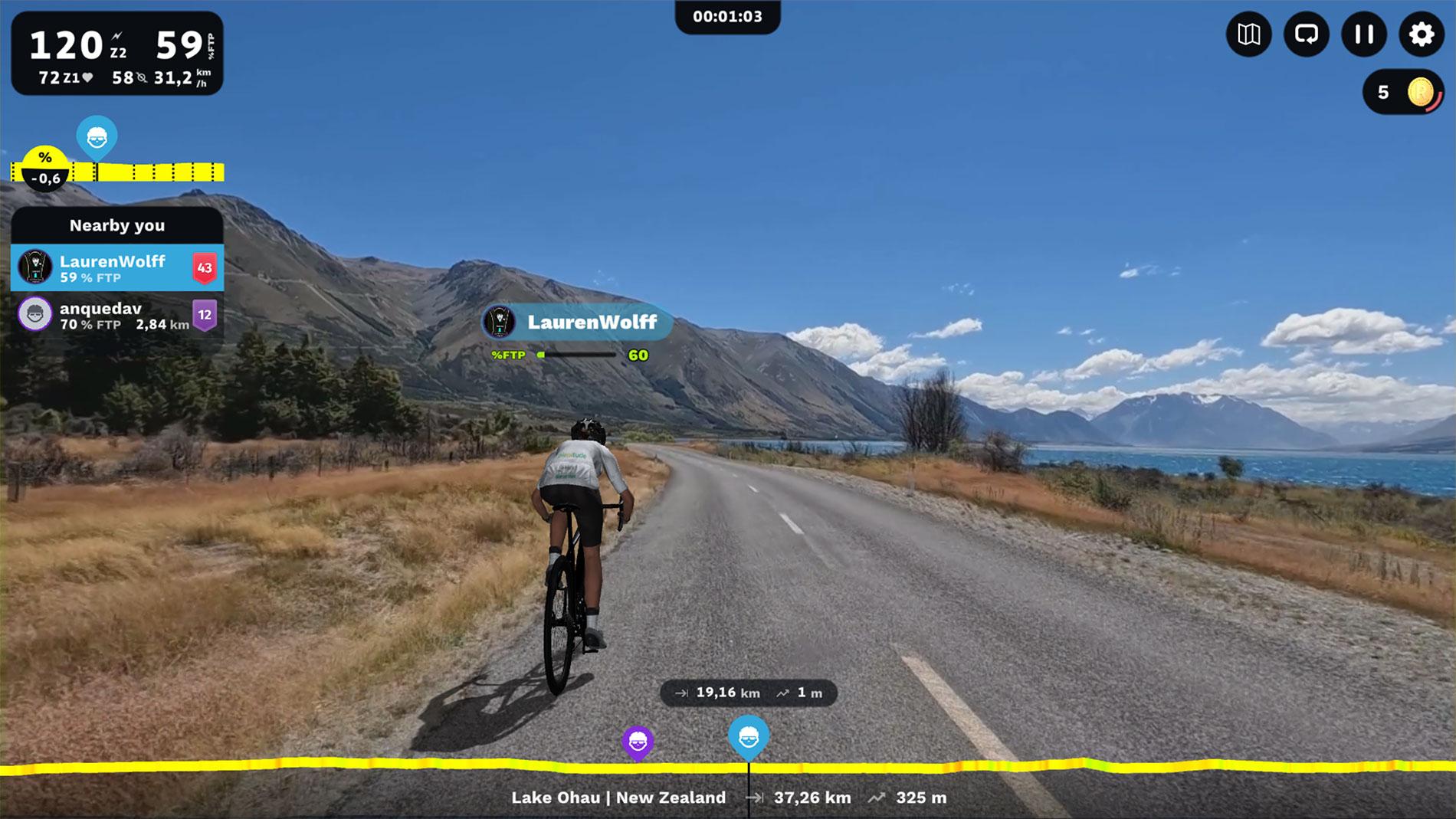Click the blue rider marker on the route profile
1456x819 pixels.
pyautogui.click(x=749, y=736)
